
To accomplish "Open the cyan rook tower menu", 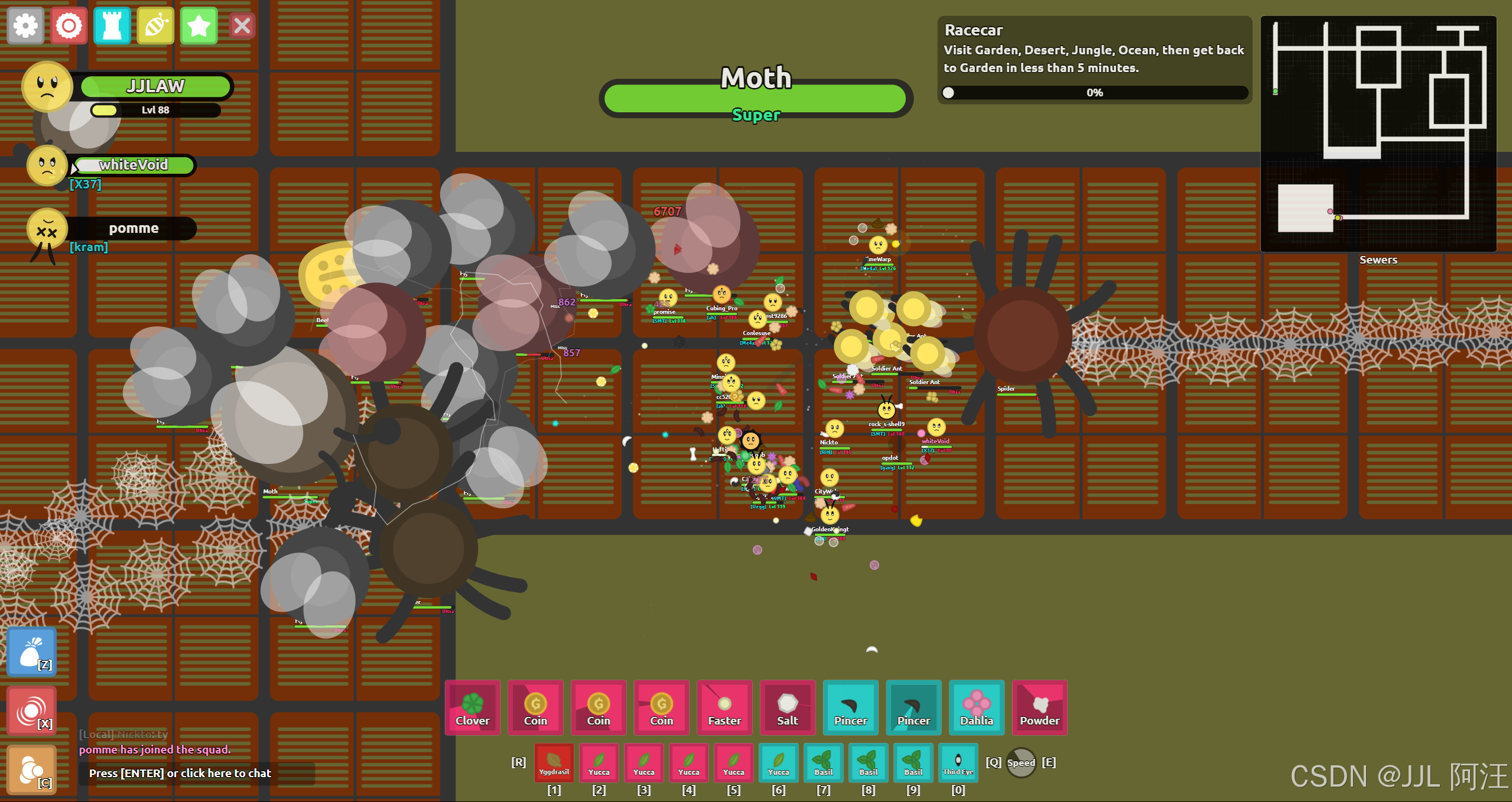I will point(112,26).
